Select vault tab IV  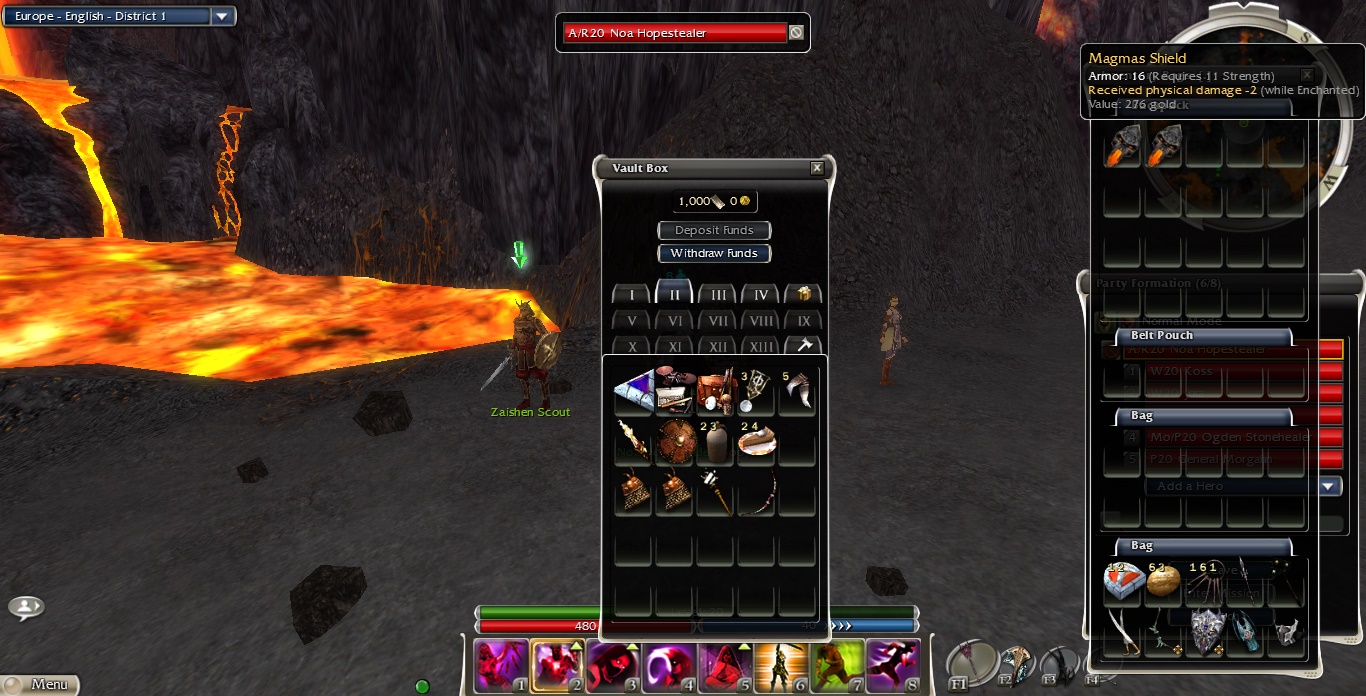point(761,295)
